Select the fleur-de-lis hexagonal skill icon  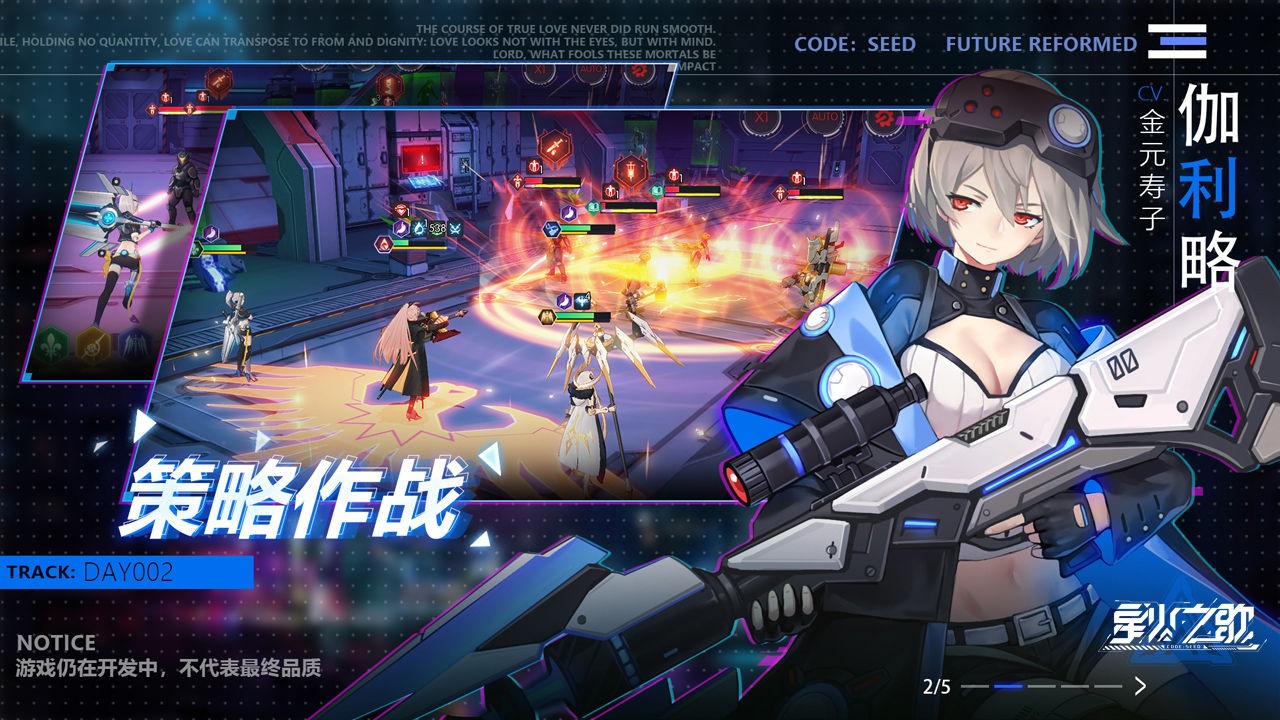[x=51, y=344]
